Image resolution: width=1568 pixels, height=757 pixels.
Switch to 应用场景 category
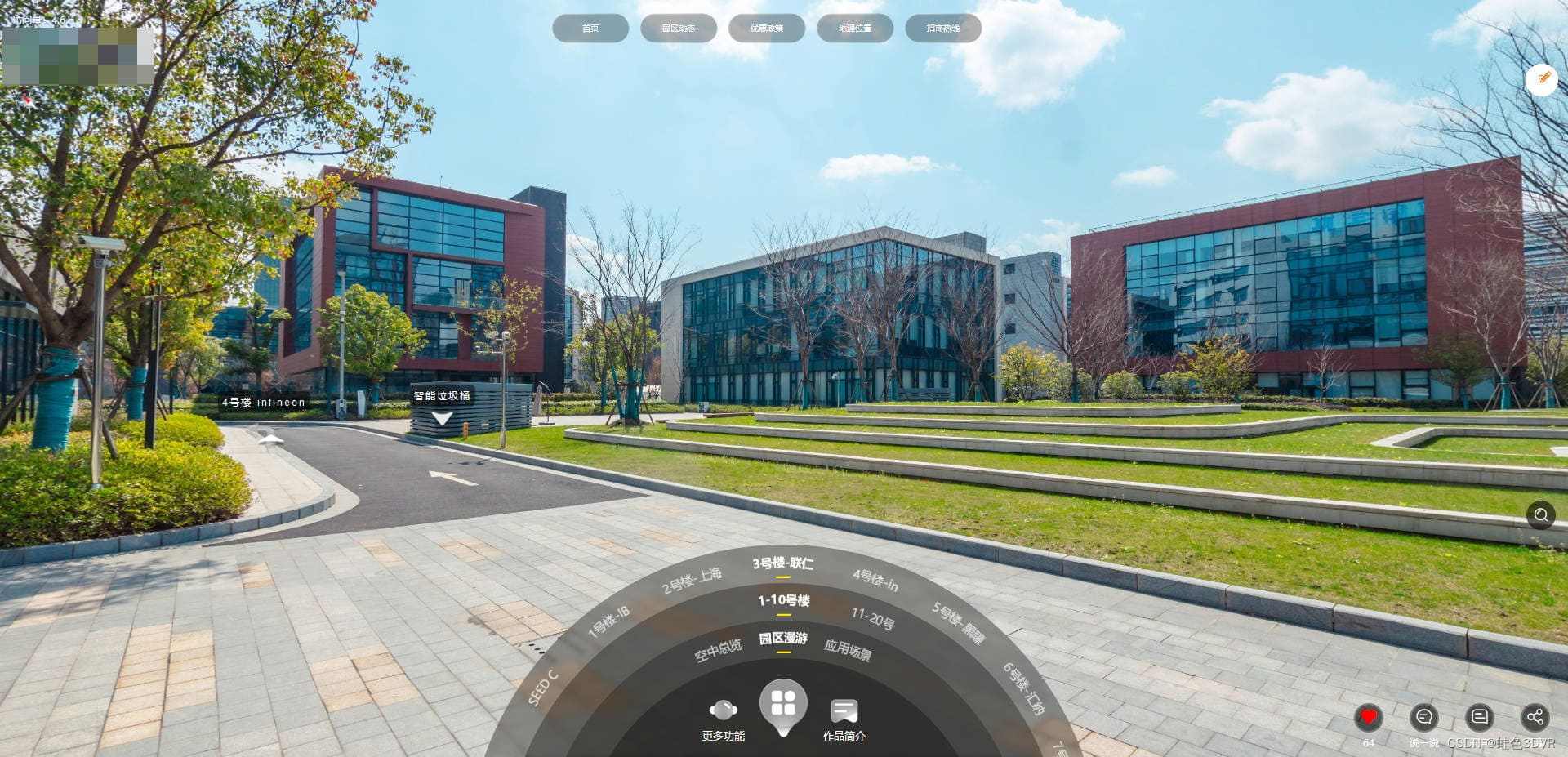[x=848, y=650]
